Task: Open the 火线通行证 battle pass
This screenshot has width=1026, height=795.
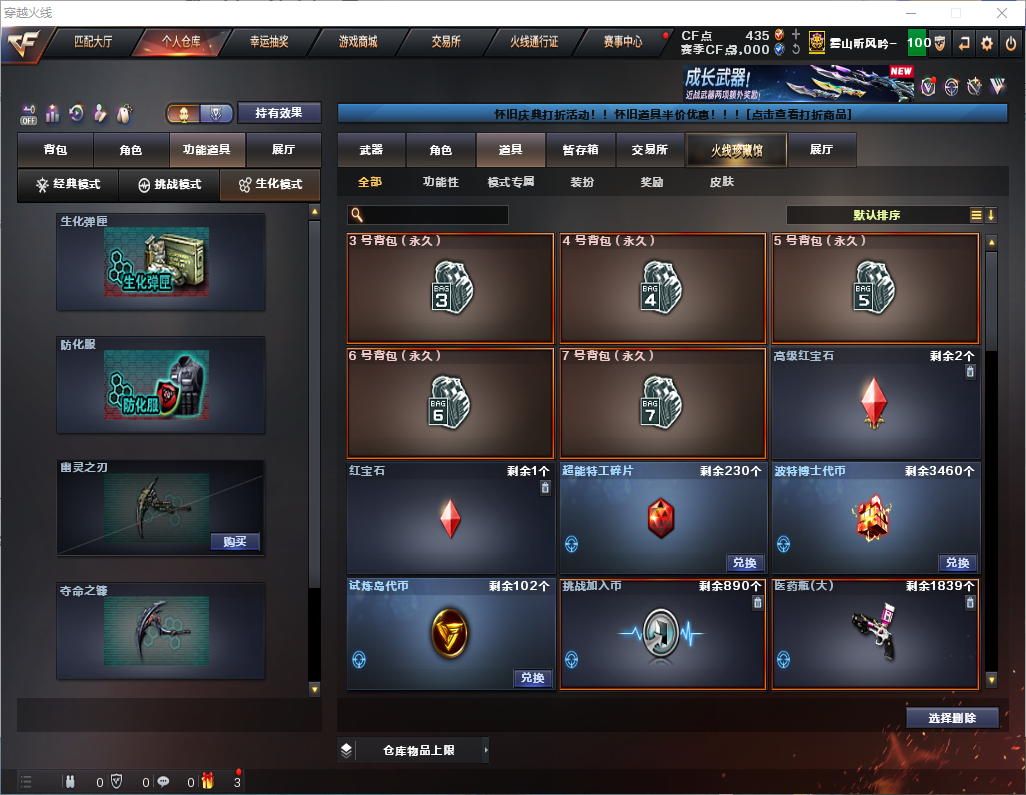Action: (x=534, y=43)
